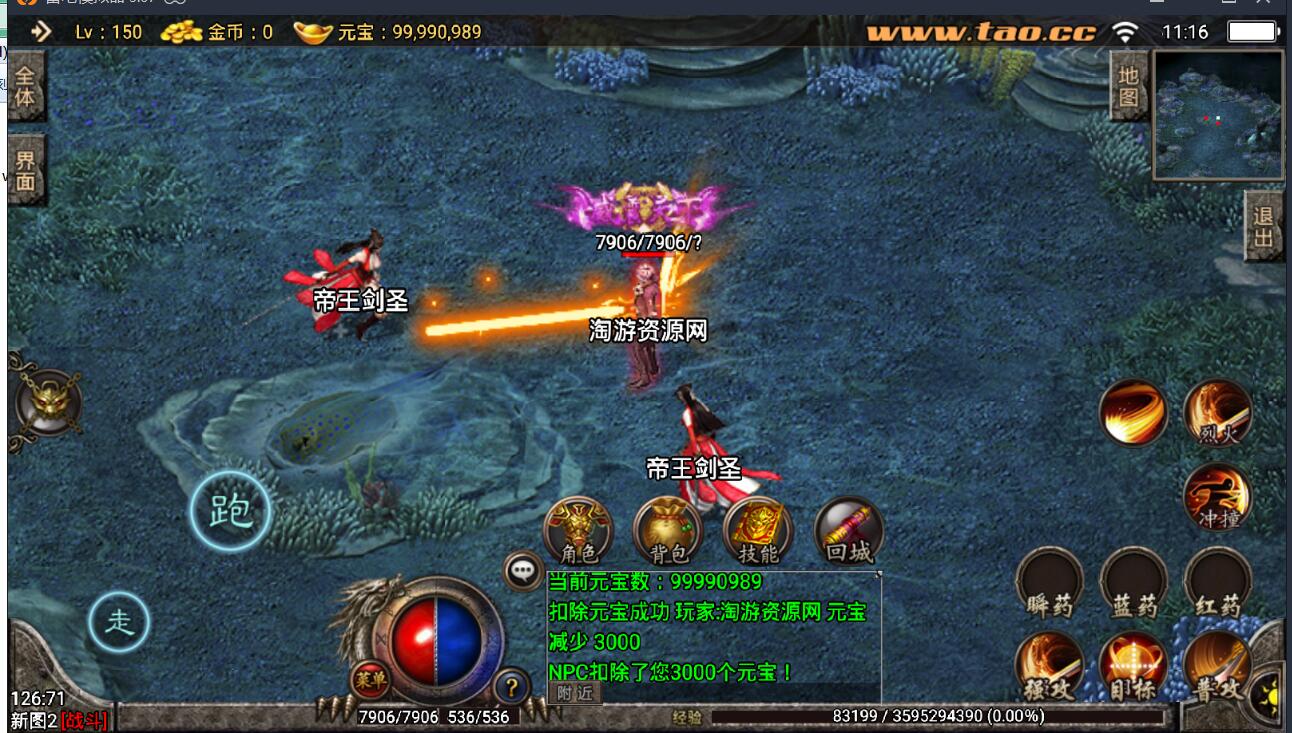
Task: Switch movement to 跑 run mode
Action: [x=231, y=512]
